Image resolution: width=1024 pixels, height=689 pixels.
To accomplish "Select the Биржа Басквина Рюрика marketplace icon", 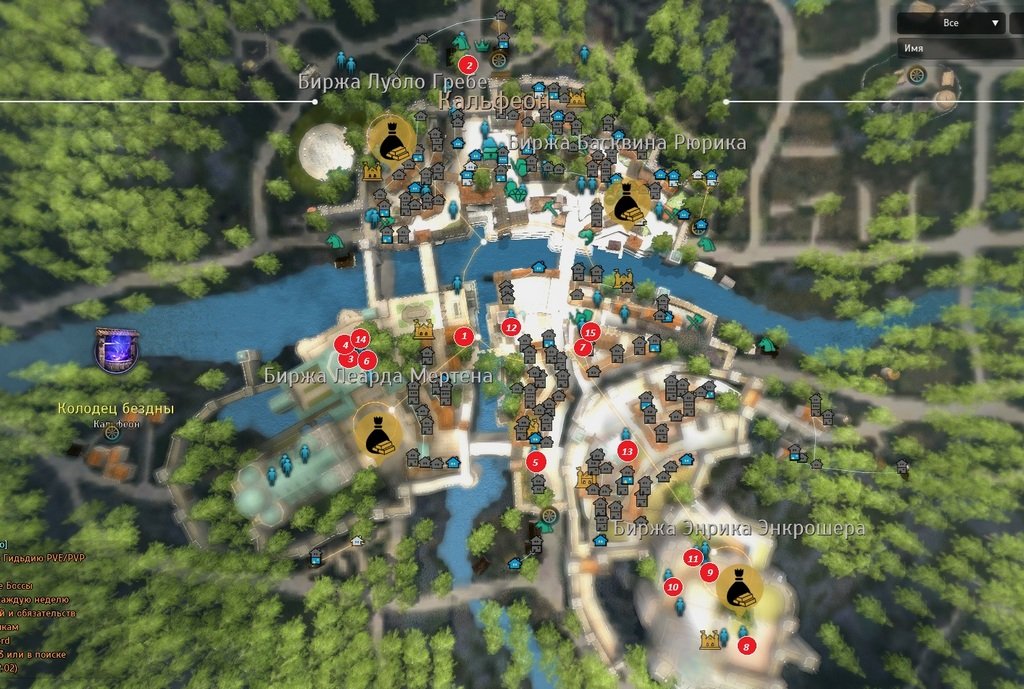I will point(628,204).
